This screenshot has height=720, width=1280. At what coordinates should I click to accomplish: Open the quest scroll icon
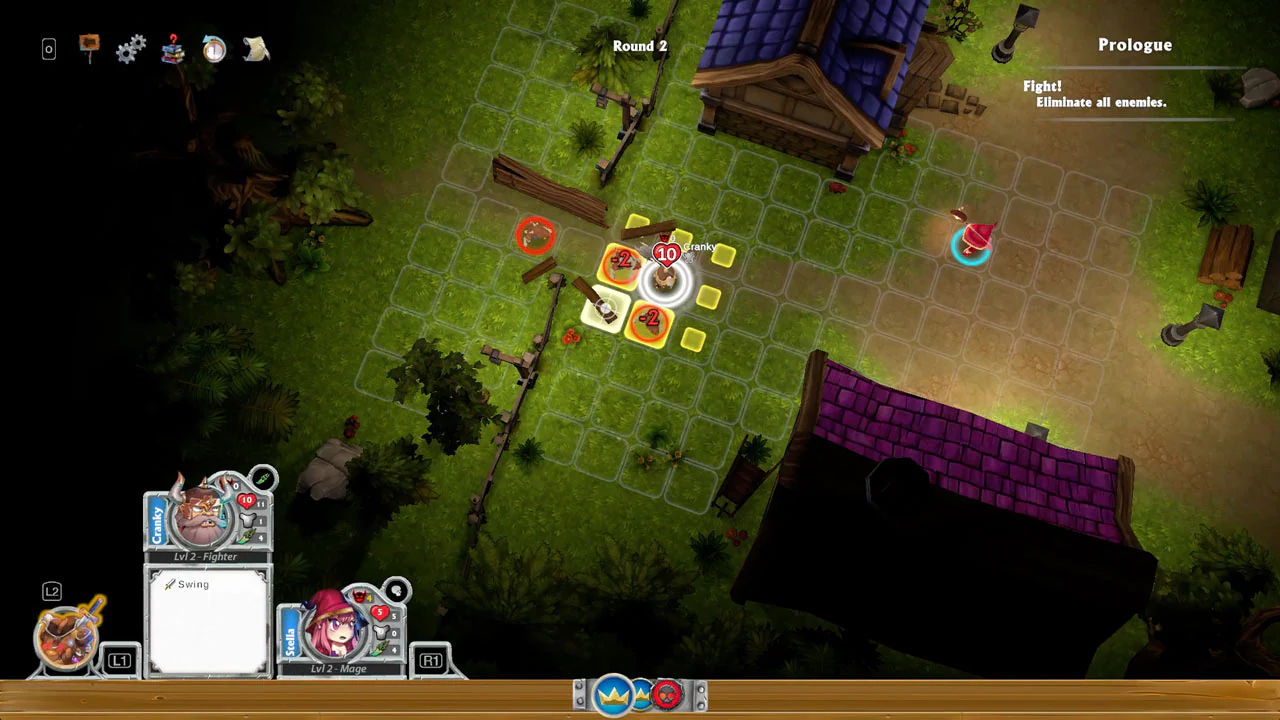coord(255,48)
